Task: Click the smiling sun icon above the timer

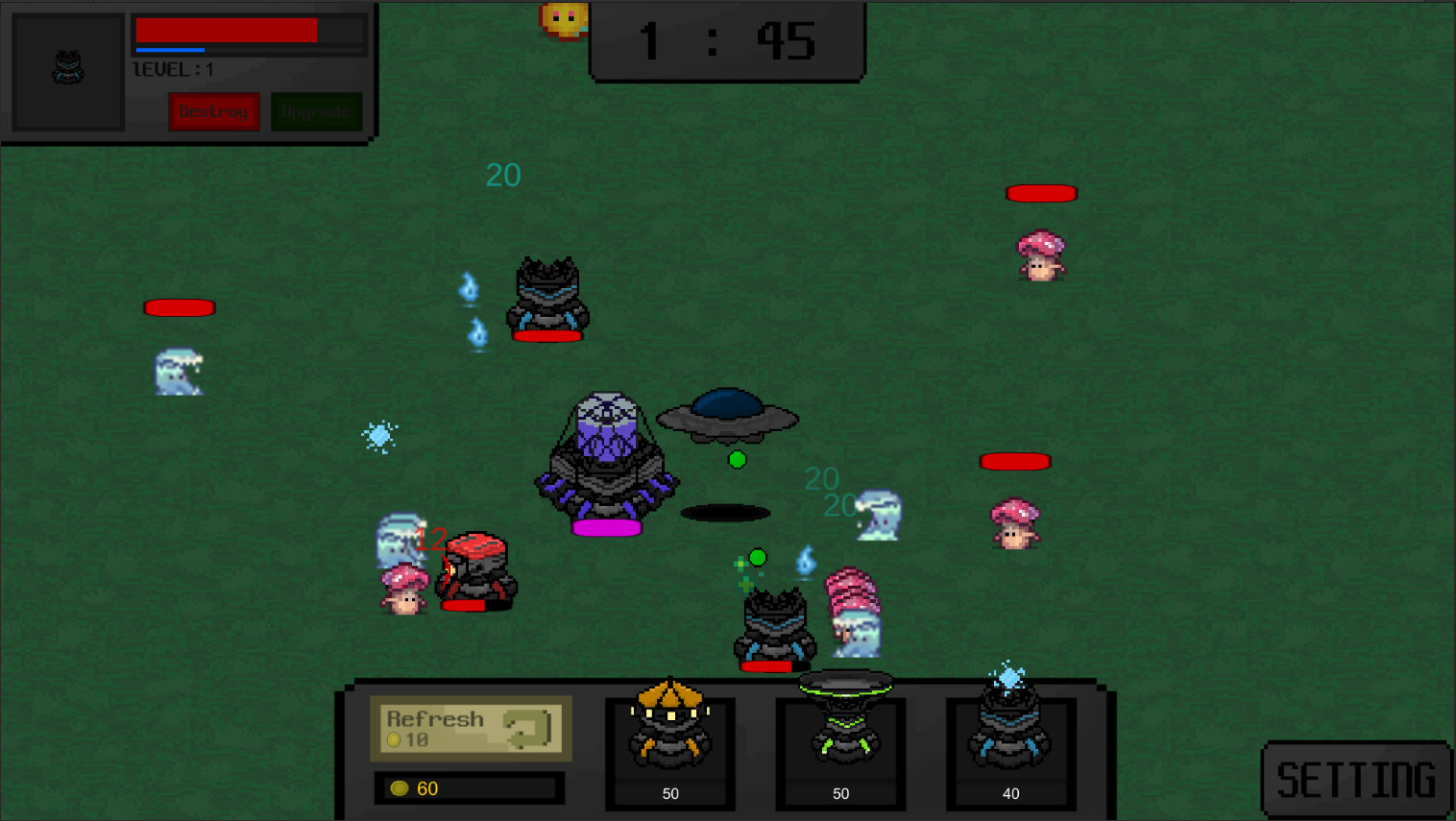Action: click(x=565, y=19)
